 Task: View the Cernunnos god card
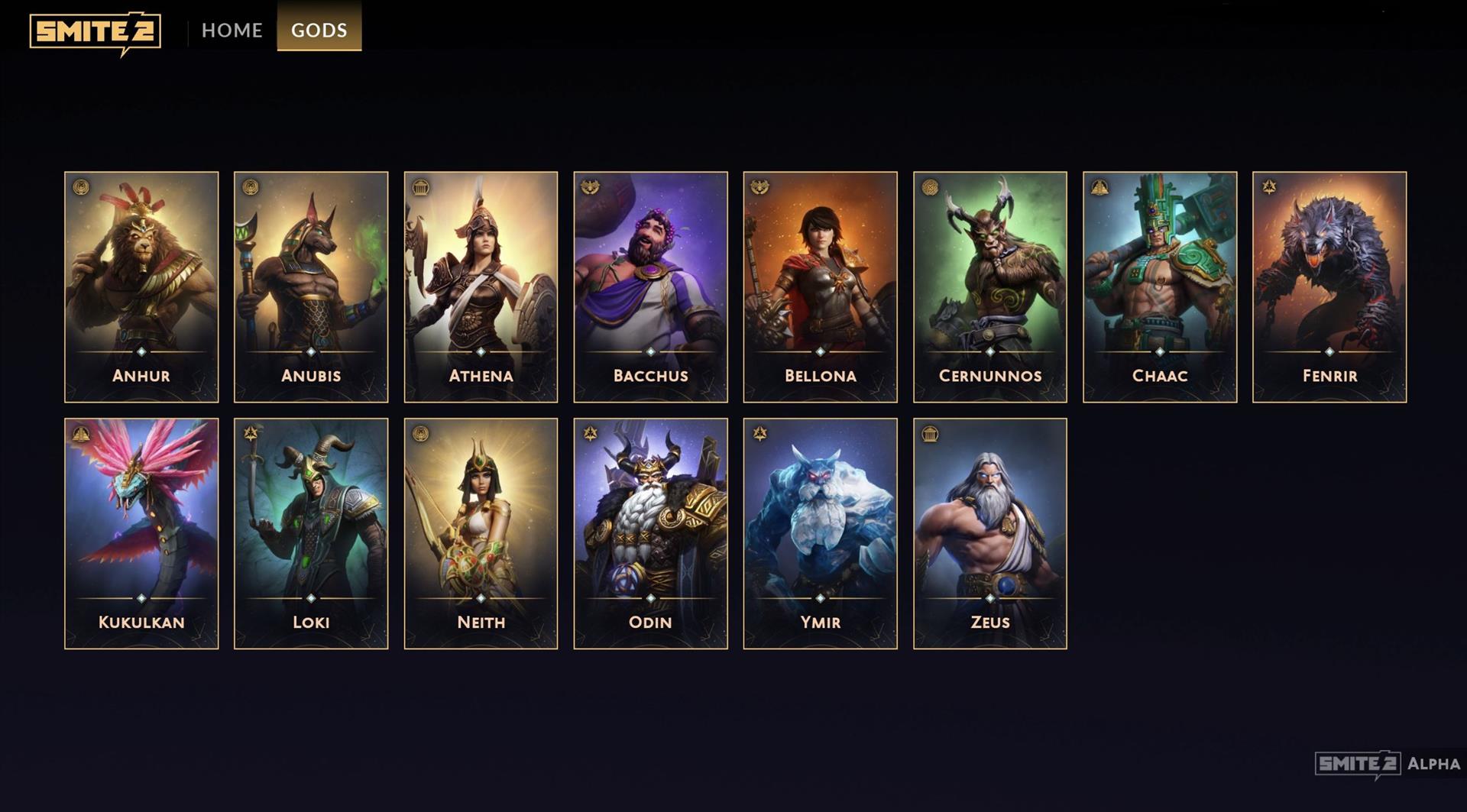pyautogui.click(x=989, y=286)
